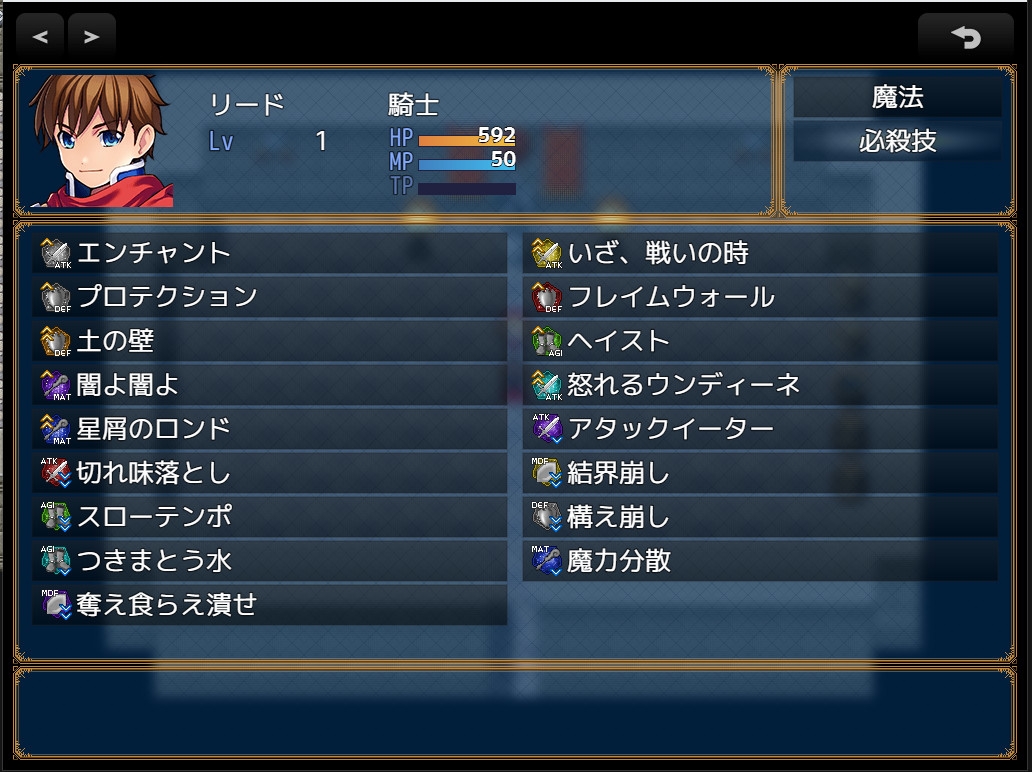Go to the previous character with left arrow

tap(40, 37)
